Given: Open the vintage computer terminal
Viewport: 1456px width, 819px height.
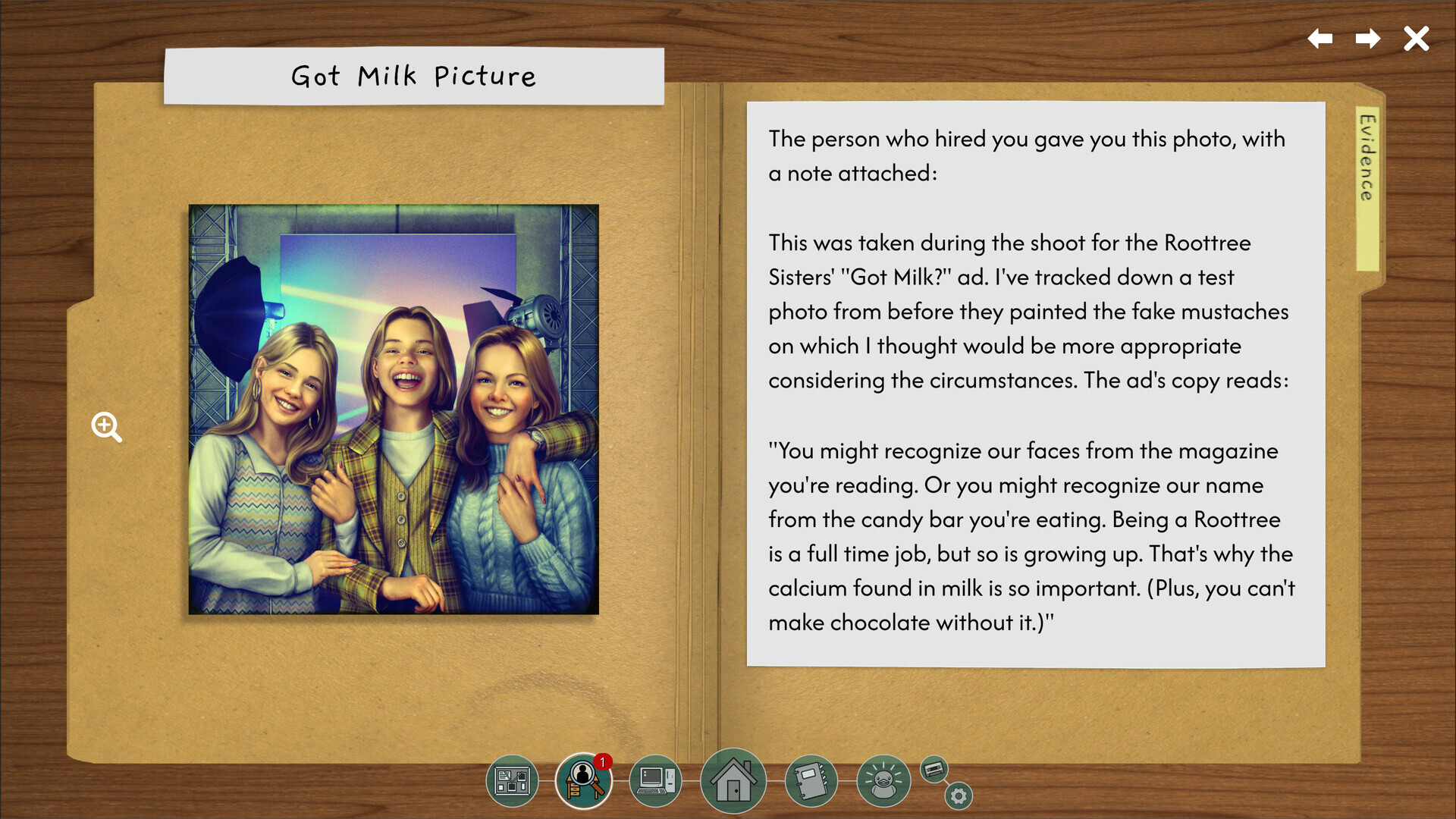Looking at the screenshot, I should click(x=657, y=780).
